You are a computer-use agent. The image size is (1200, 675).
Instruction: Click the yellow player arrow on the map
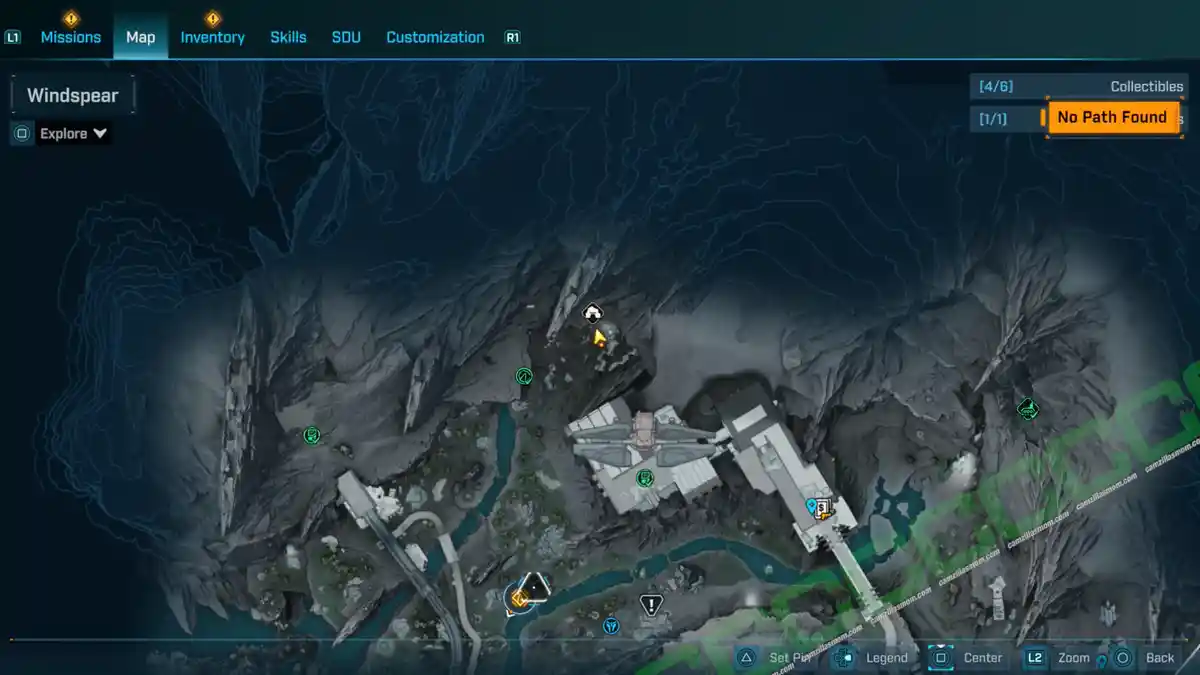599,337
